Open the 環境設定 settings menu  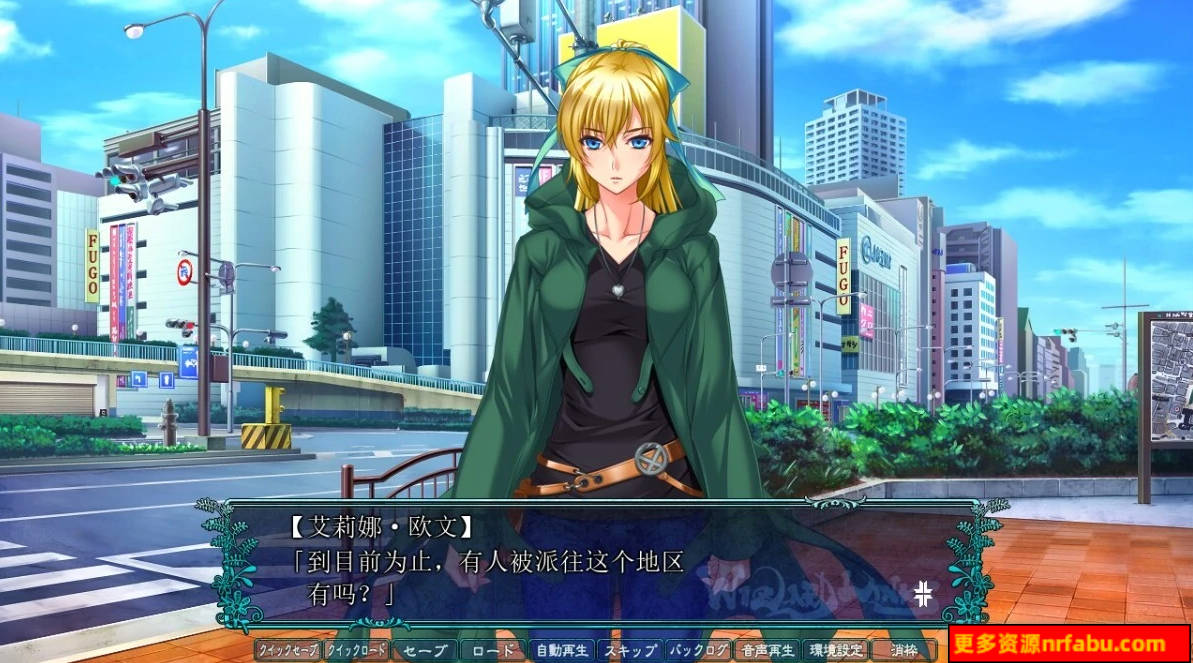(835, 650)
